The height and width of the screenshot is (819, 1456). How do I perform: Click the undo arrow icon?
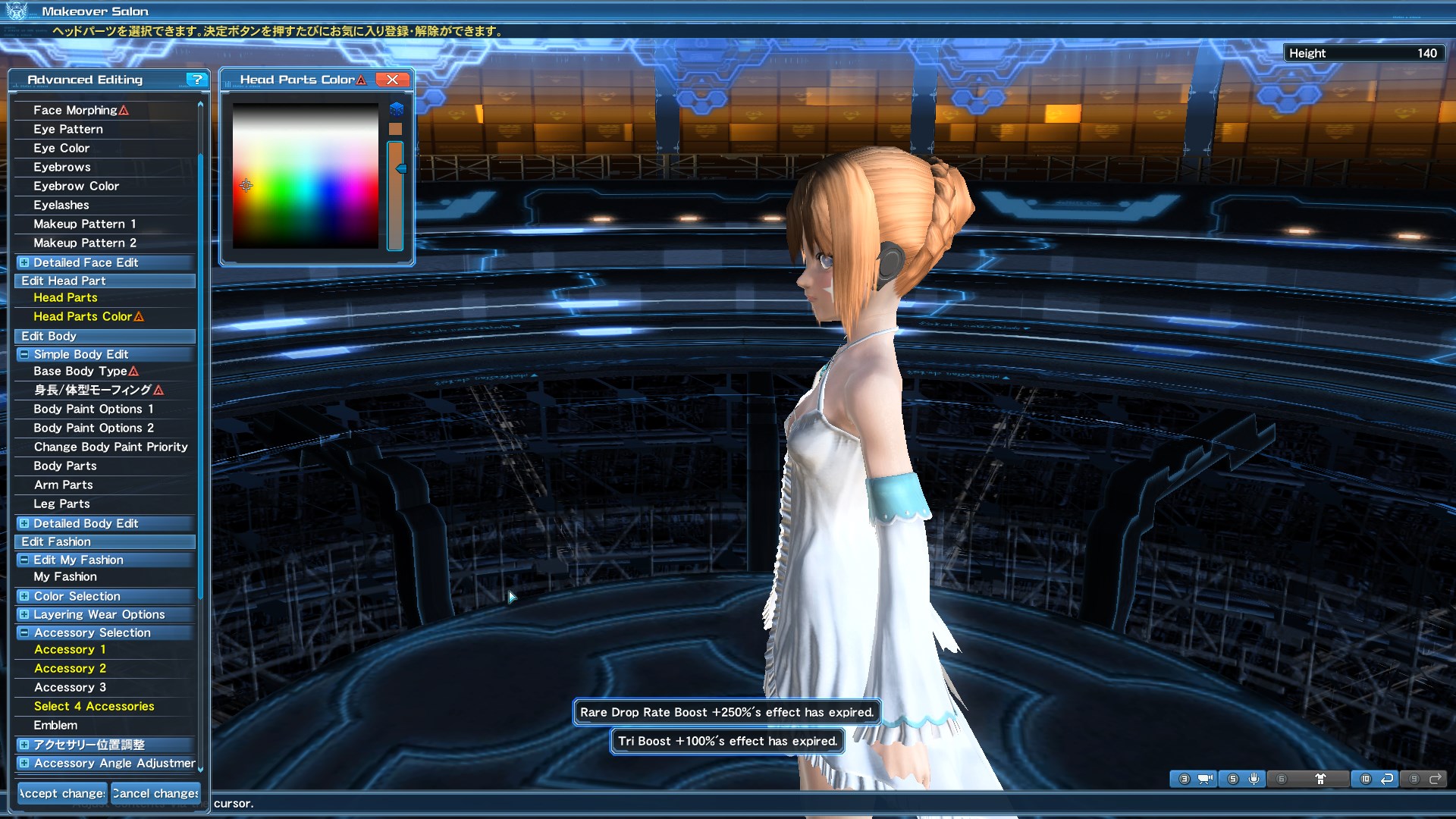click(1388, 779)
